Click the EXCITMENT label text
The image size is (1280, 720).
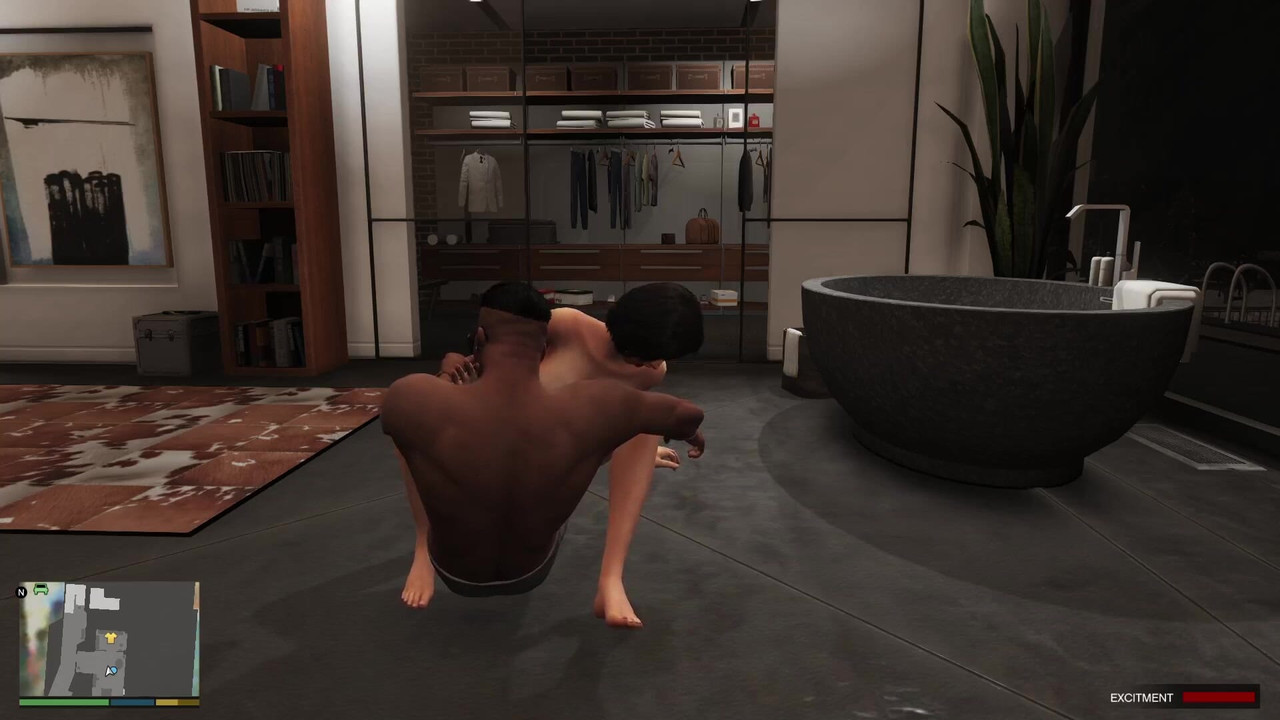pos(1141,698)
